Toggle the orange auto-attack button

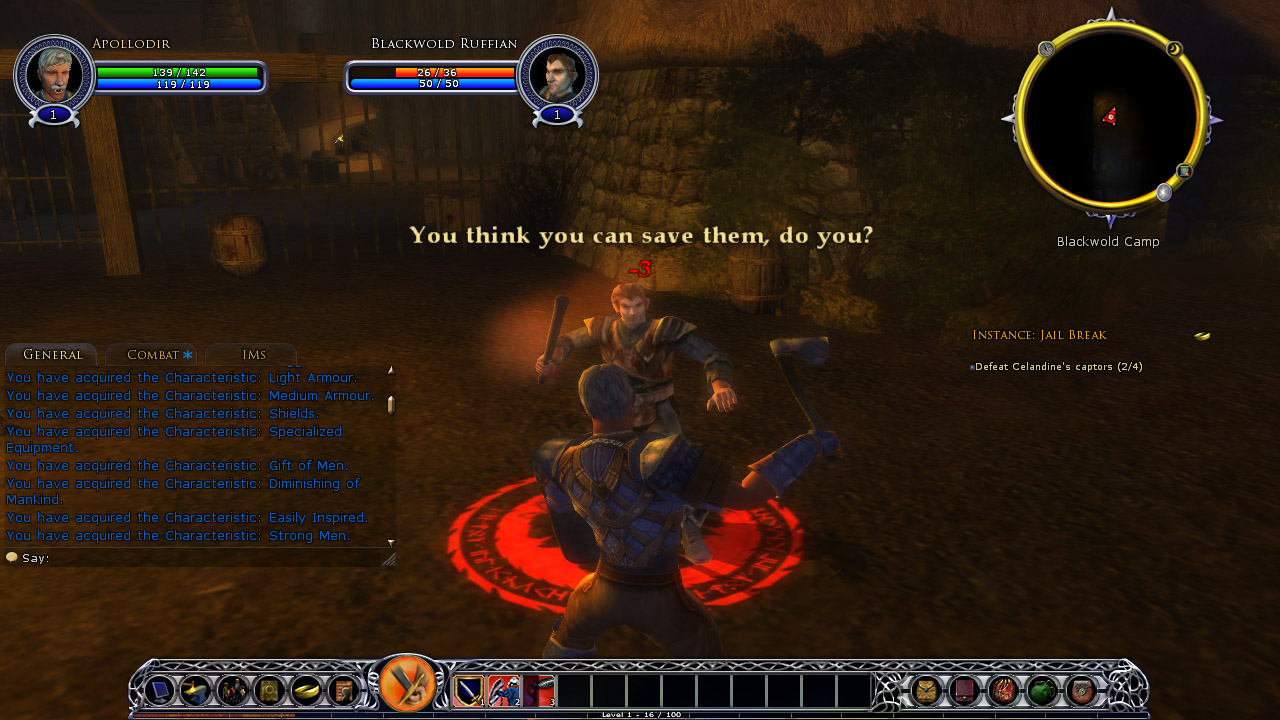tap(407, 686)
